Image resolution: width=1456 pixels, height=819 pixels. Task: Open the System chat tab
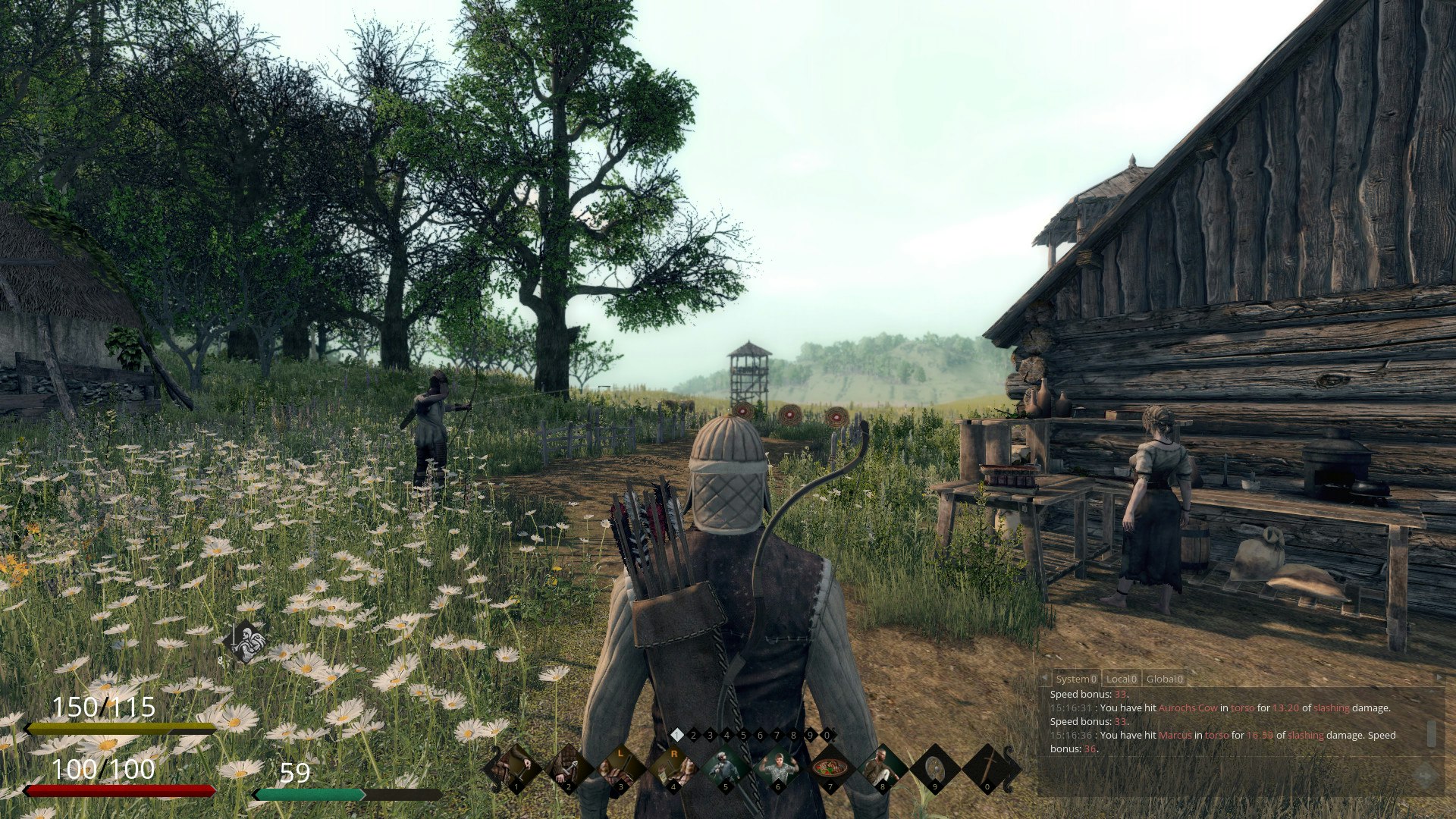[x=1075, y=679]
